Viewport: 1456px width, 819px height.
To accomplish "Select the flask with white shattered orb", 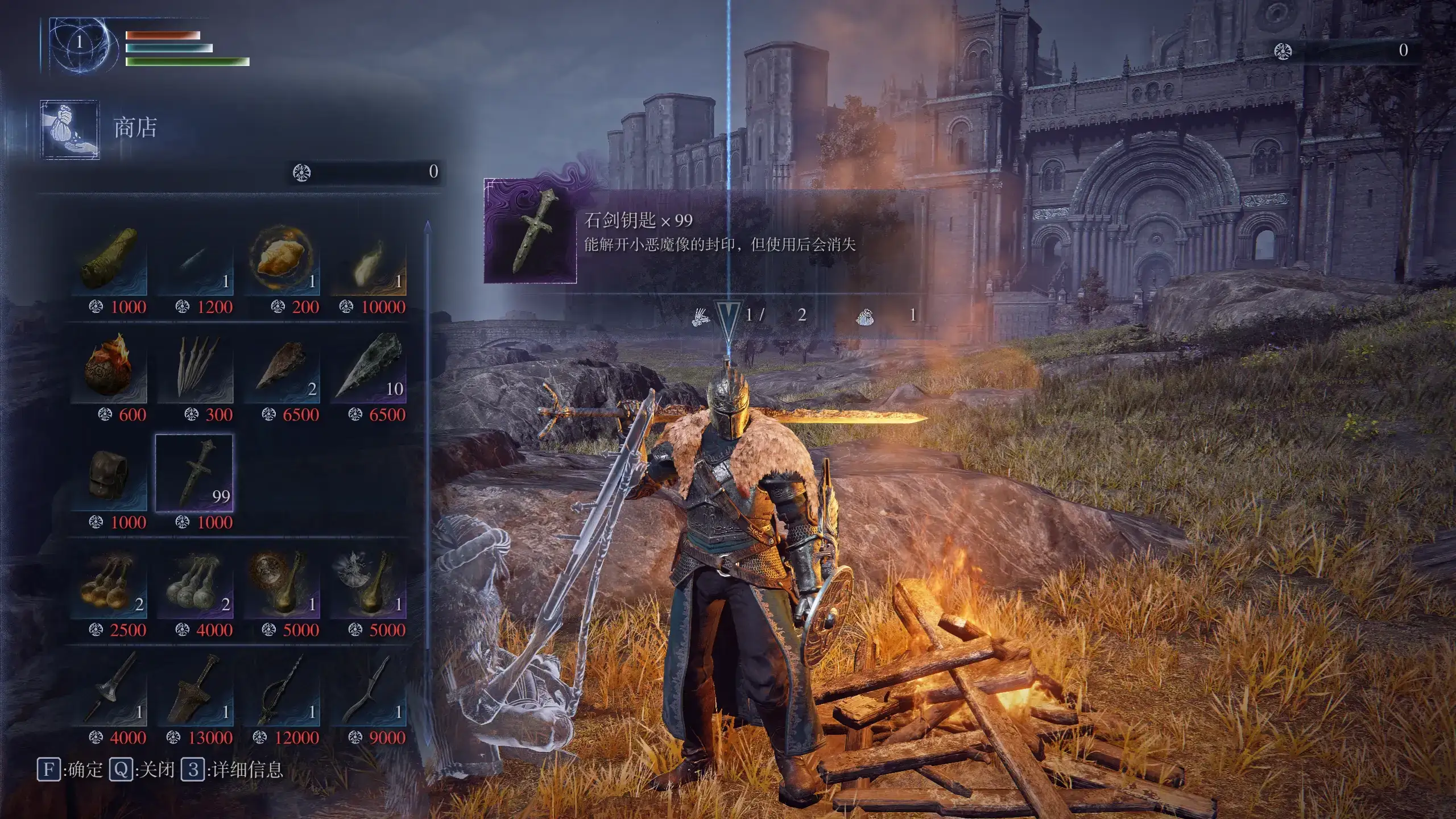I will coord(368,582).
